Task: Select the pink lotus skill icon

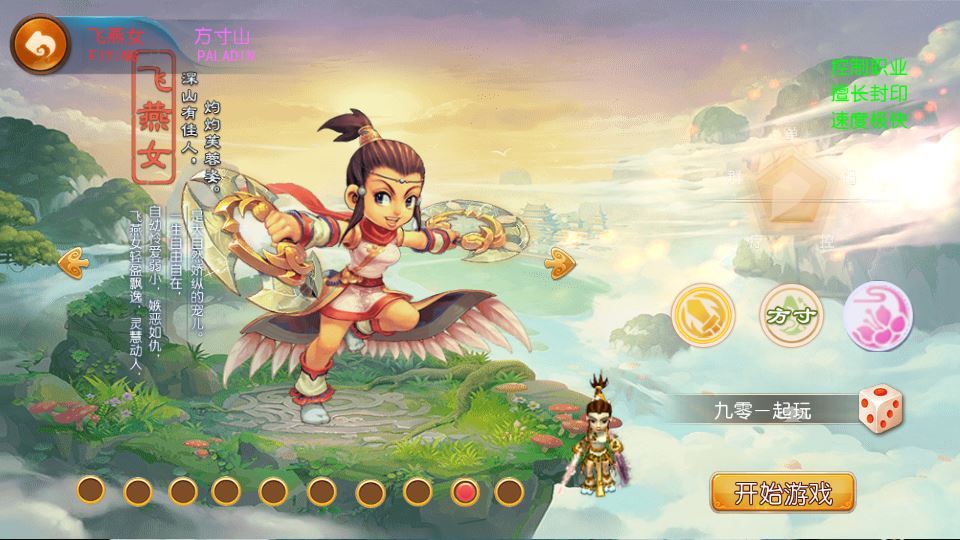Action: click(877, 314)
